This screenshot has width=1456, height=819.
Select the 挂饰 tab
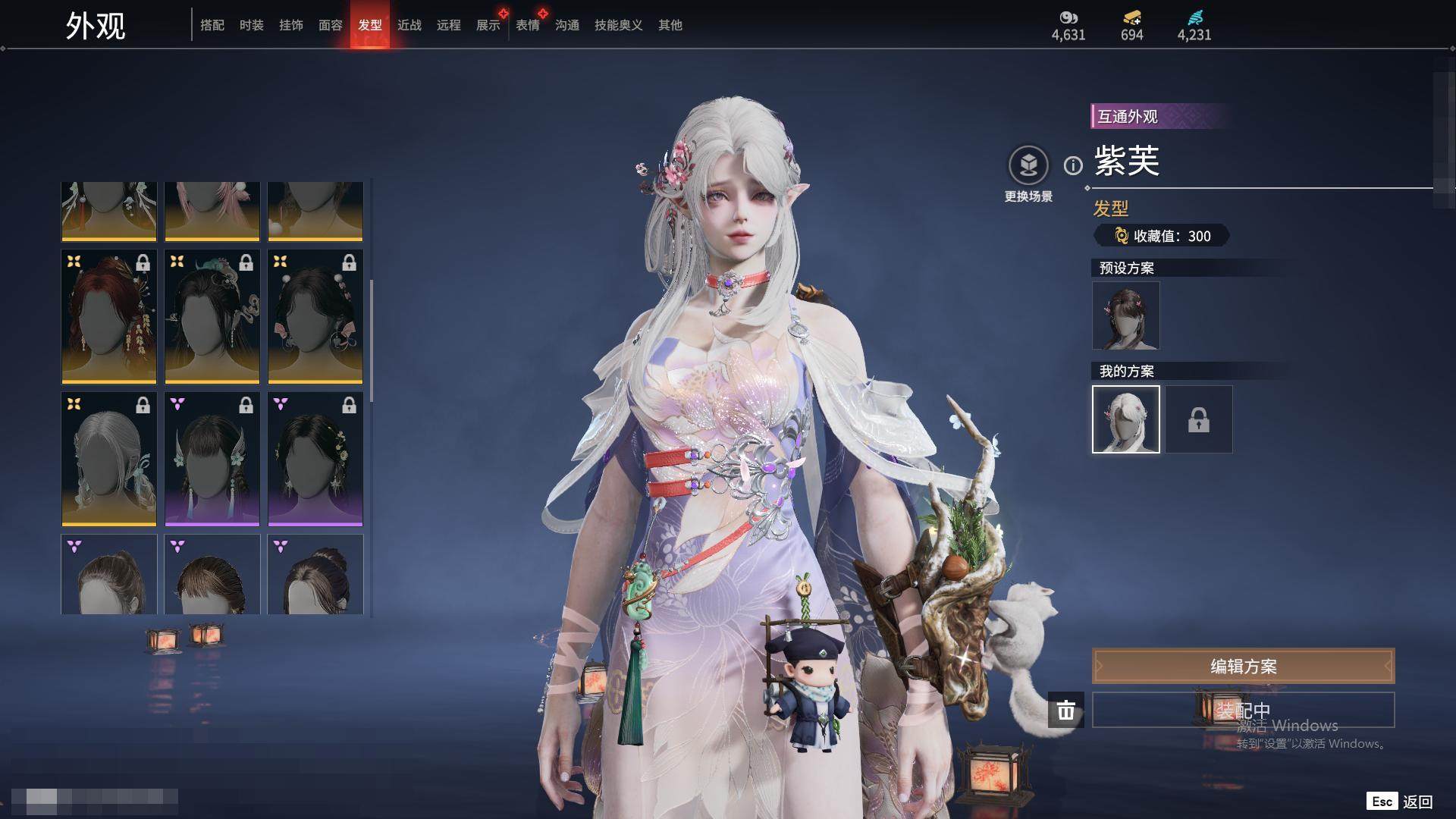pos(291,25)
